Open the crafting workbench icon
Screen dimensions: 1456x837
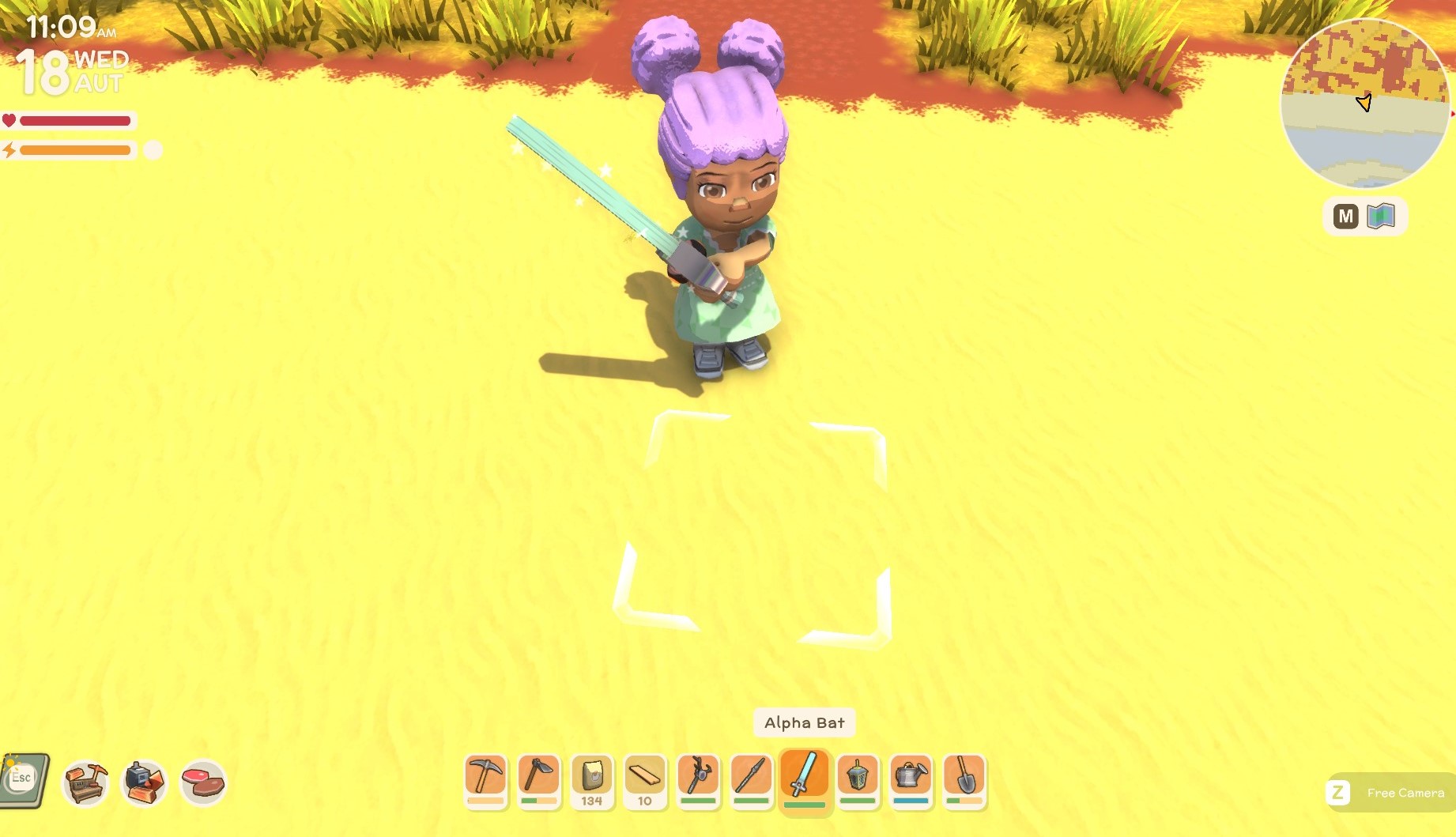[x=85, y=782]
